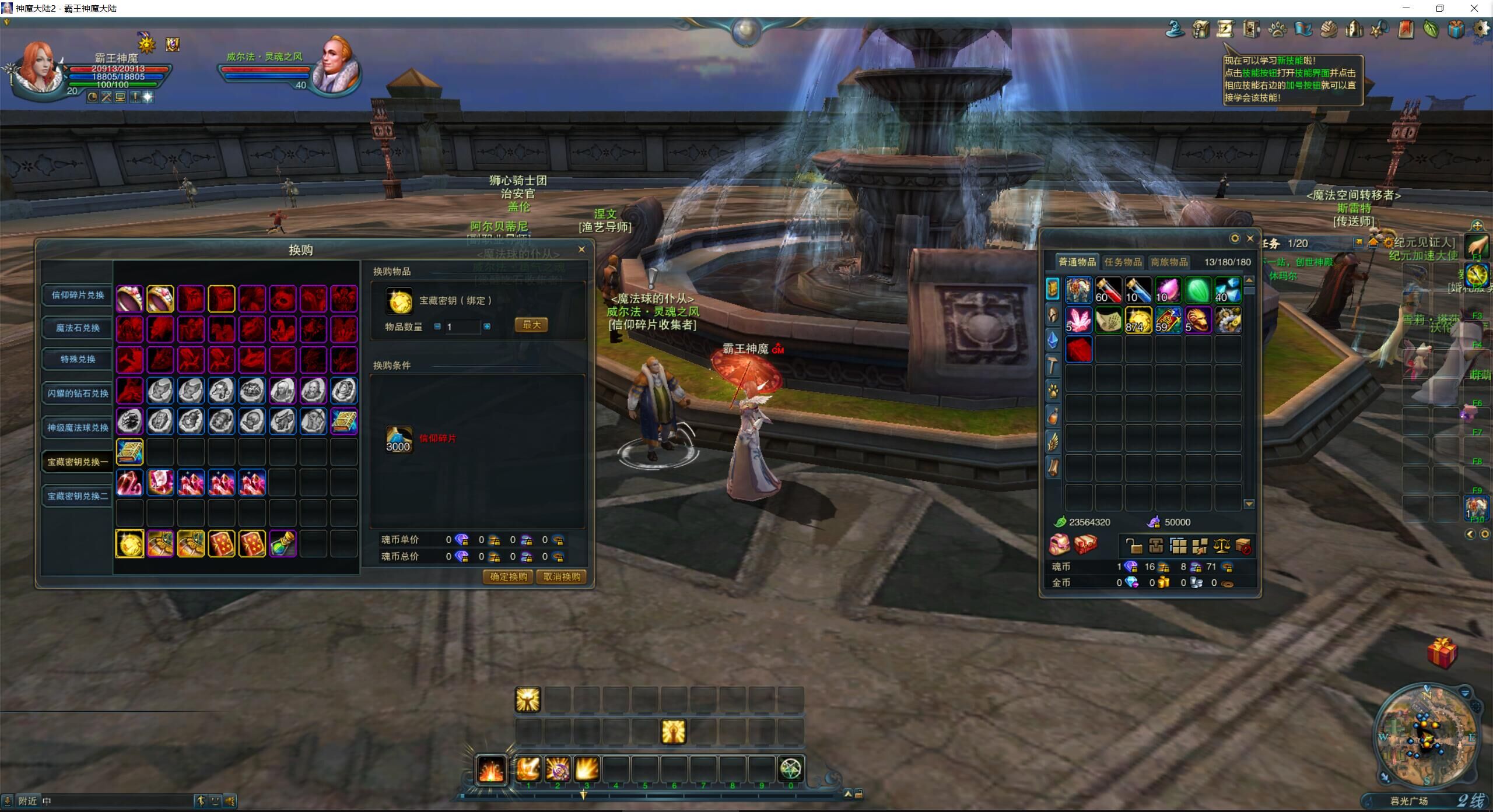This screenshot has width=1493, height=812.
Task: Confirm the exchange with 确定换购
Action: (x=508, y=577)
